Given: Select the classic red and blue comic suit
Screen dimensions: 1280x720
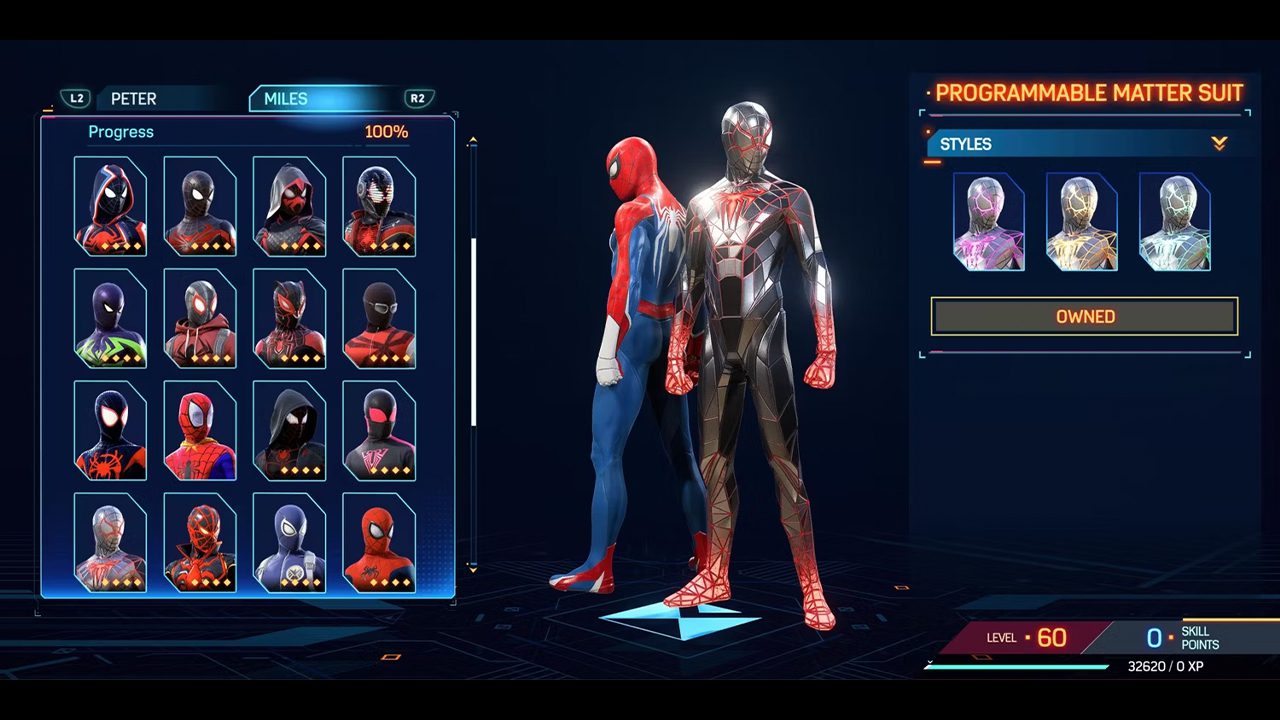Looking at the screenshot, I should (x=200, y=430).
